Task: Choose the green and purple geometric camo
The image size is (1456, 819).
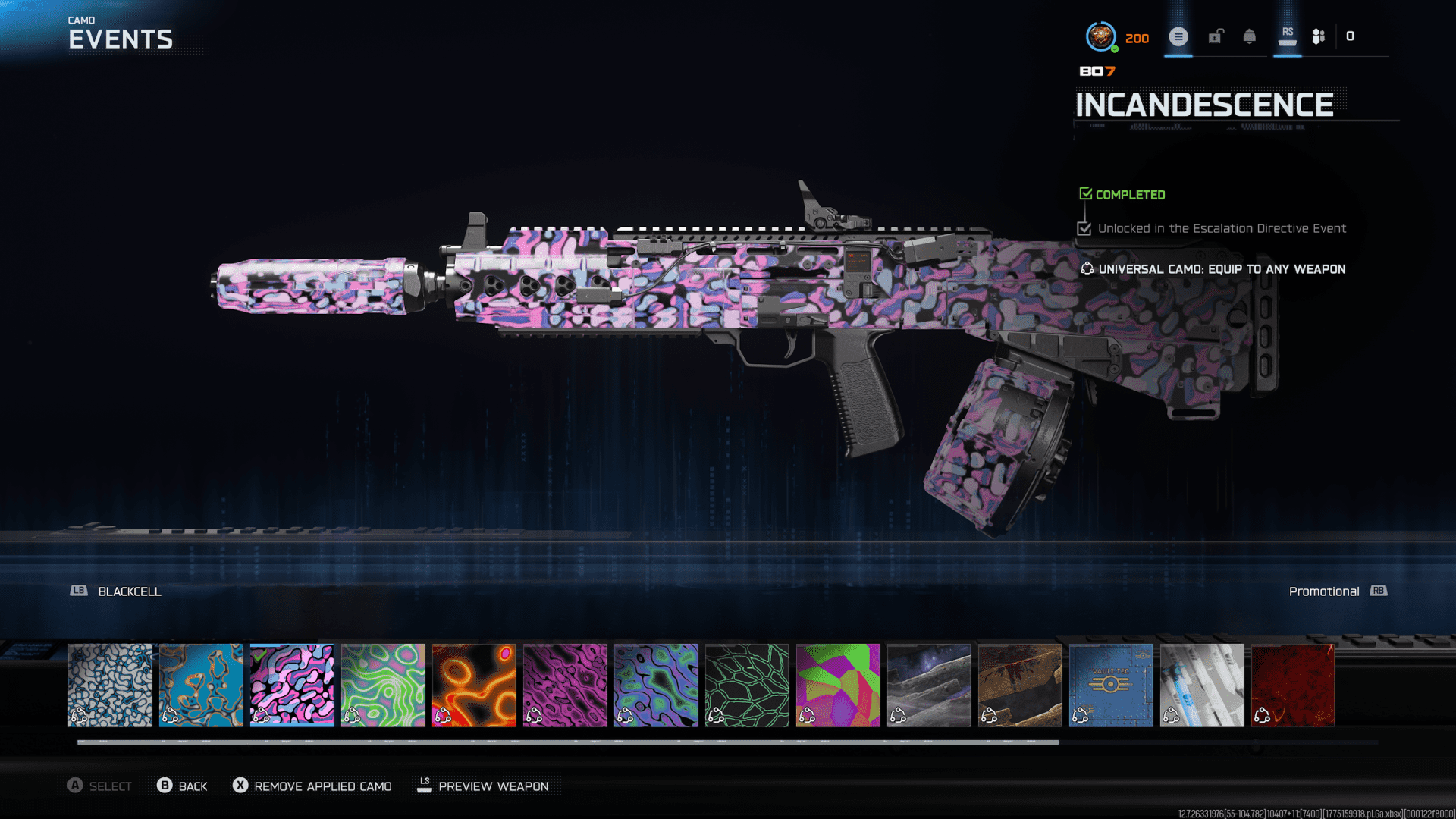Action: (x=838, y=686)
